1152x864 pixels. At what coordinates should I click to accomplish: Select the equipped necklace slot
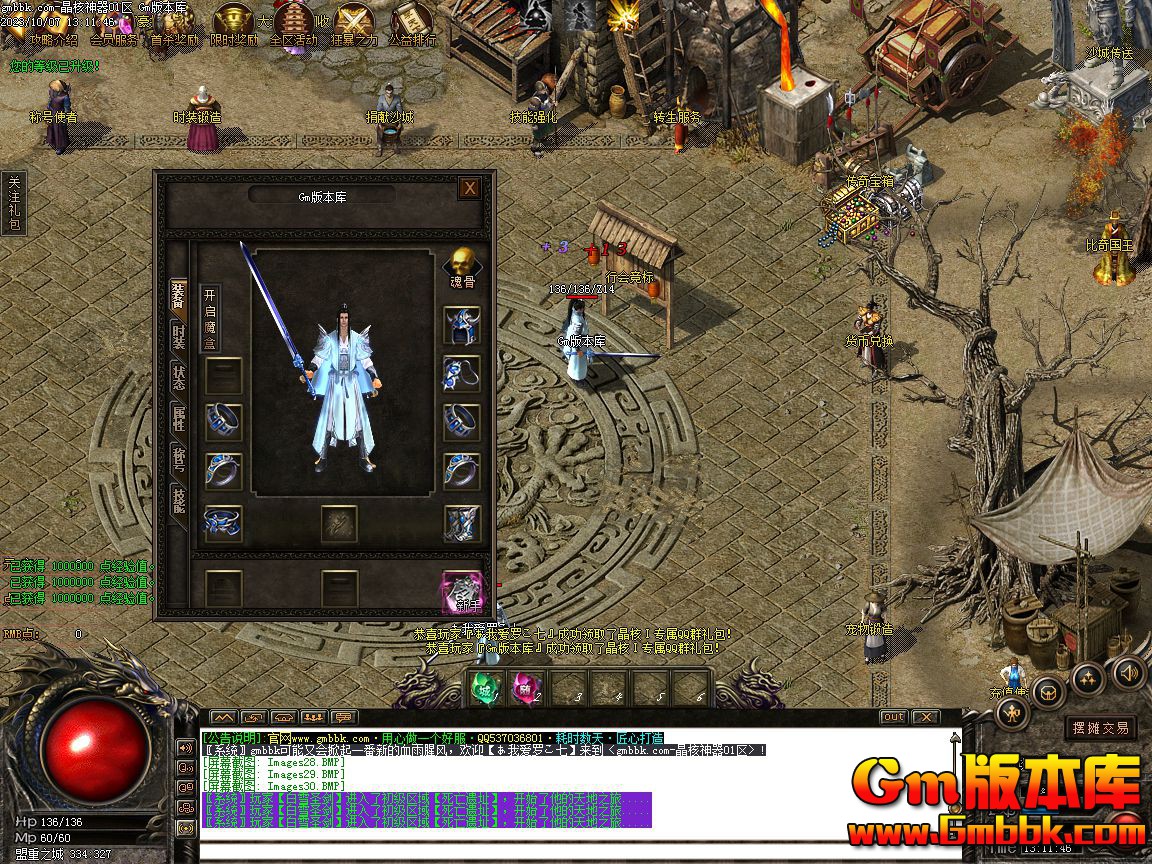[x=461, y=373]
